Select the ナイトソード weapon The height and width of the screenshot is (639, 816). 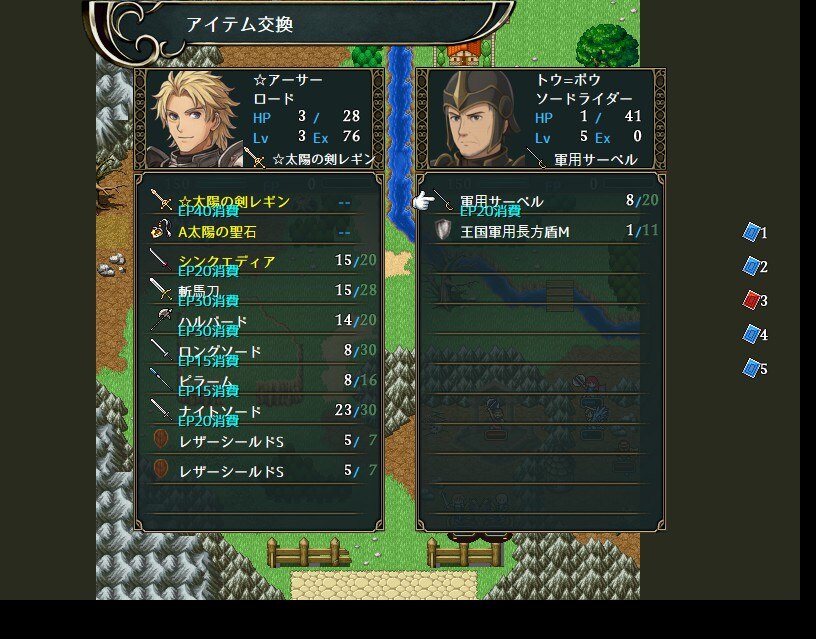(258, 411)
